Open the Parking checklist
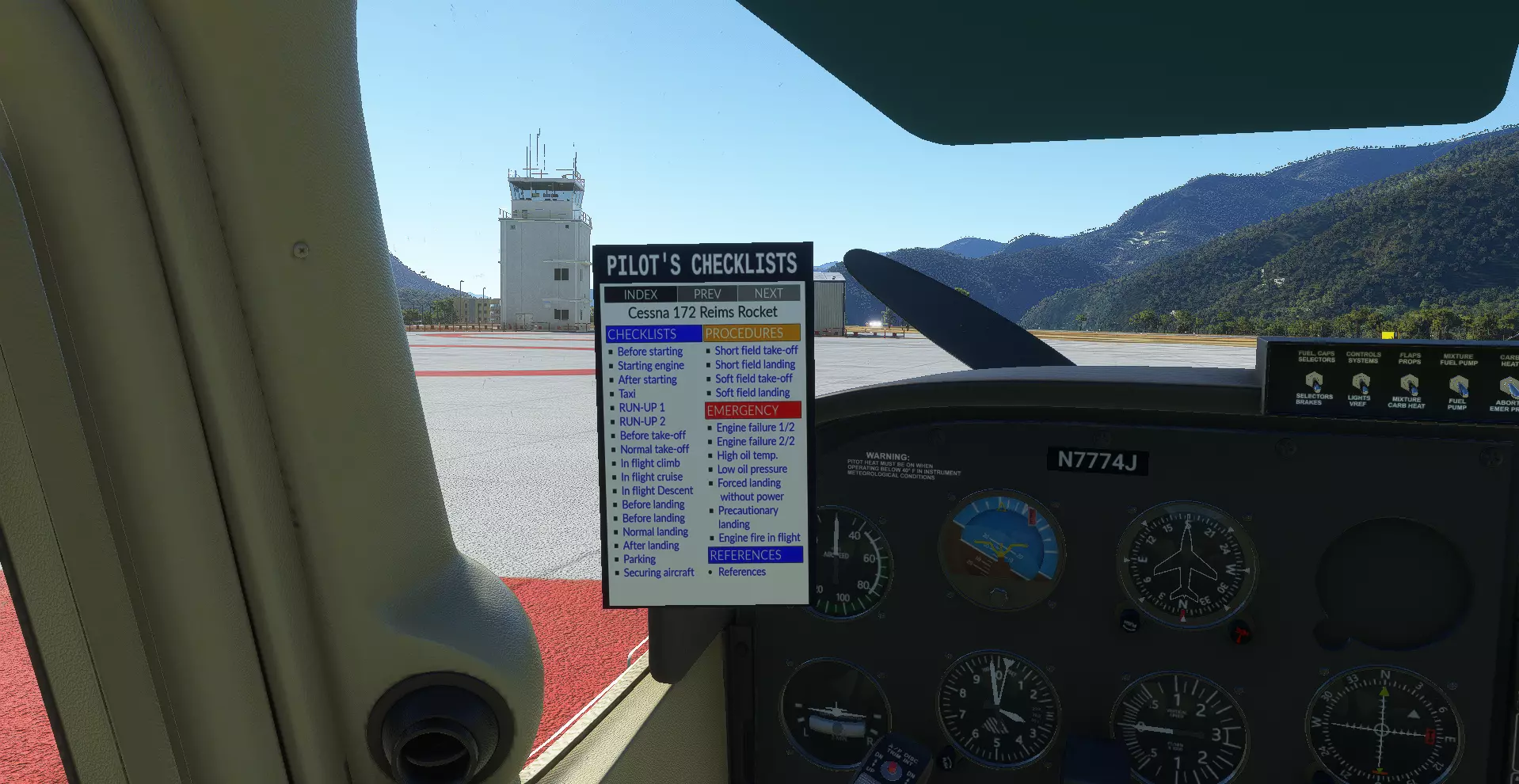The image size is (1519, 784). click(639, 559)
